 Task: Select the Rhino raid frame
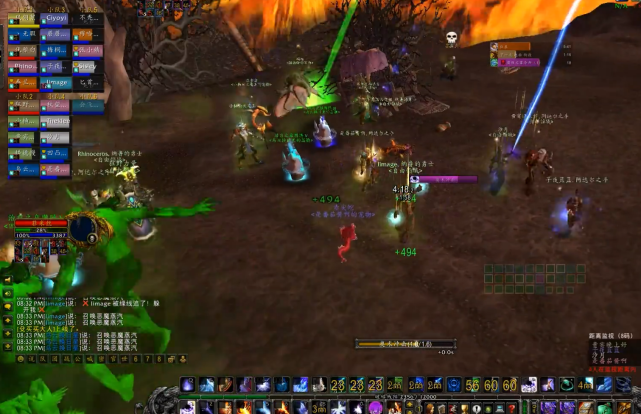tap(23, 66)
